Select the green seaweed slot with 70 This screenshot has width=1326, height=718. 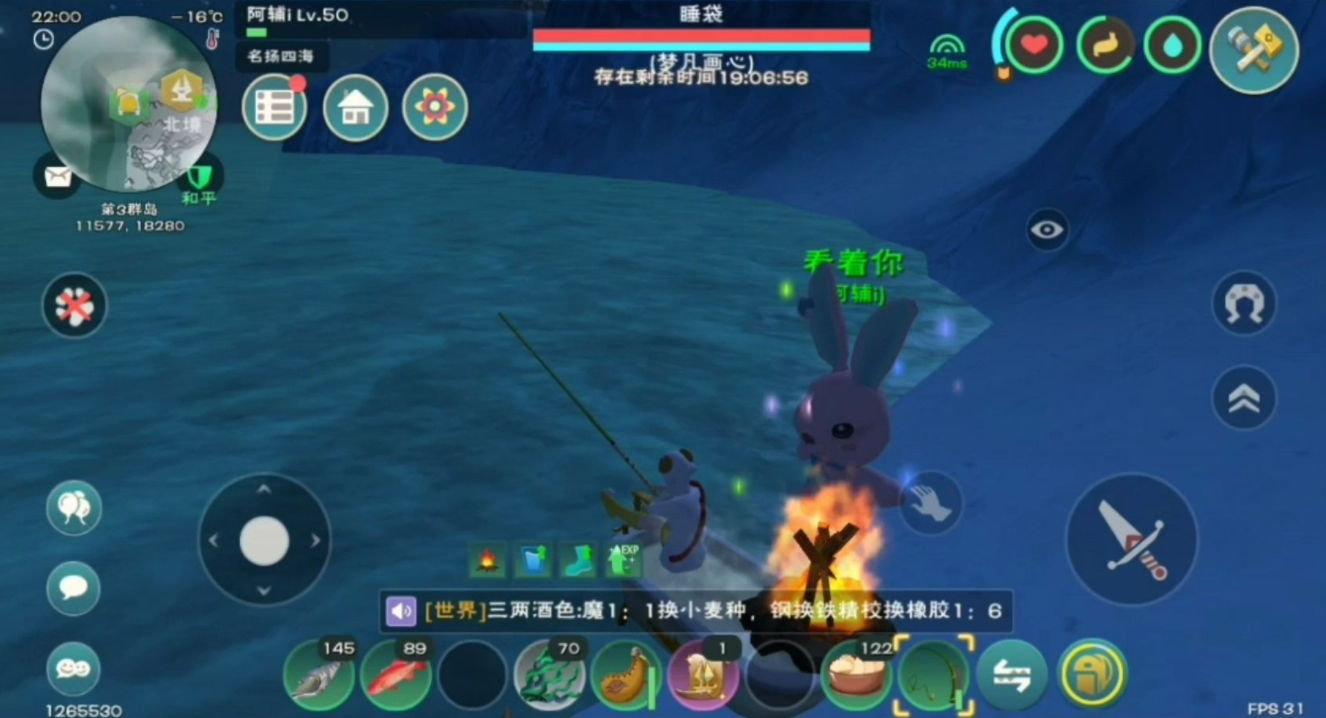pyautogui.click(x=549, y=676)
